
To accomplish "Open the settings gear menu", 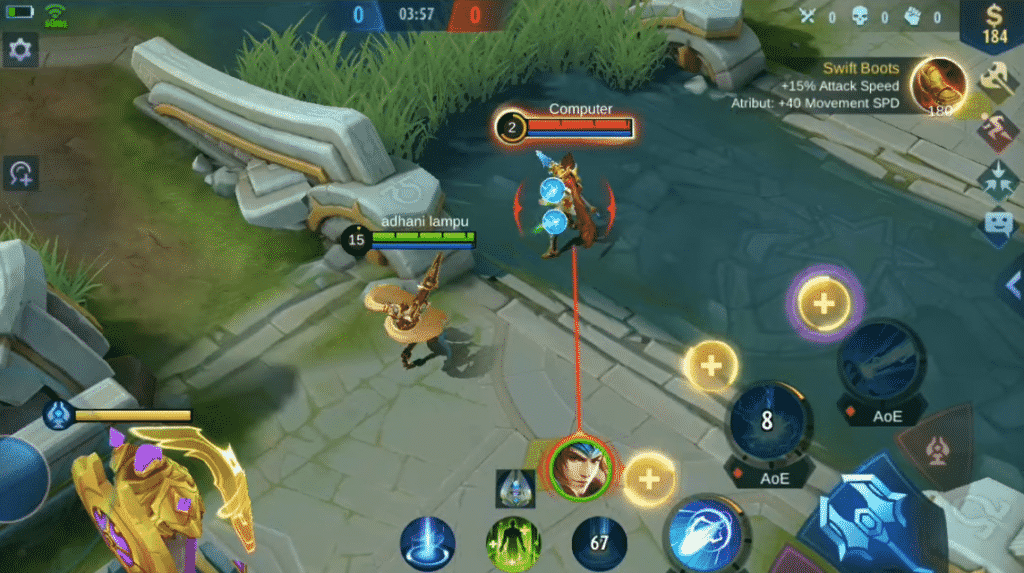I will [20, 49].
